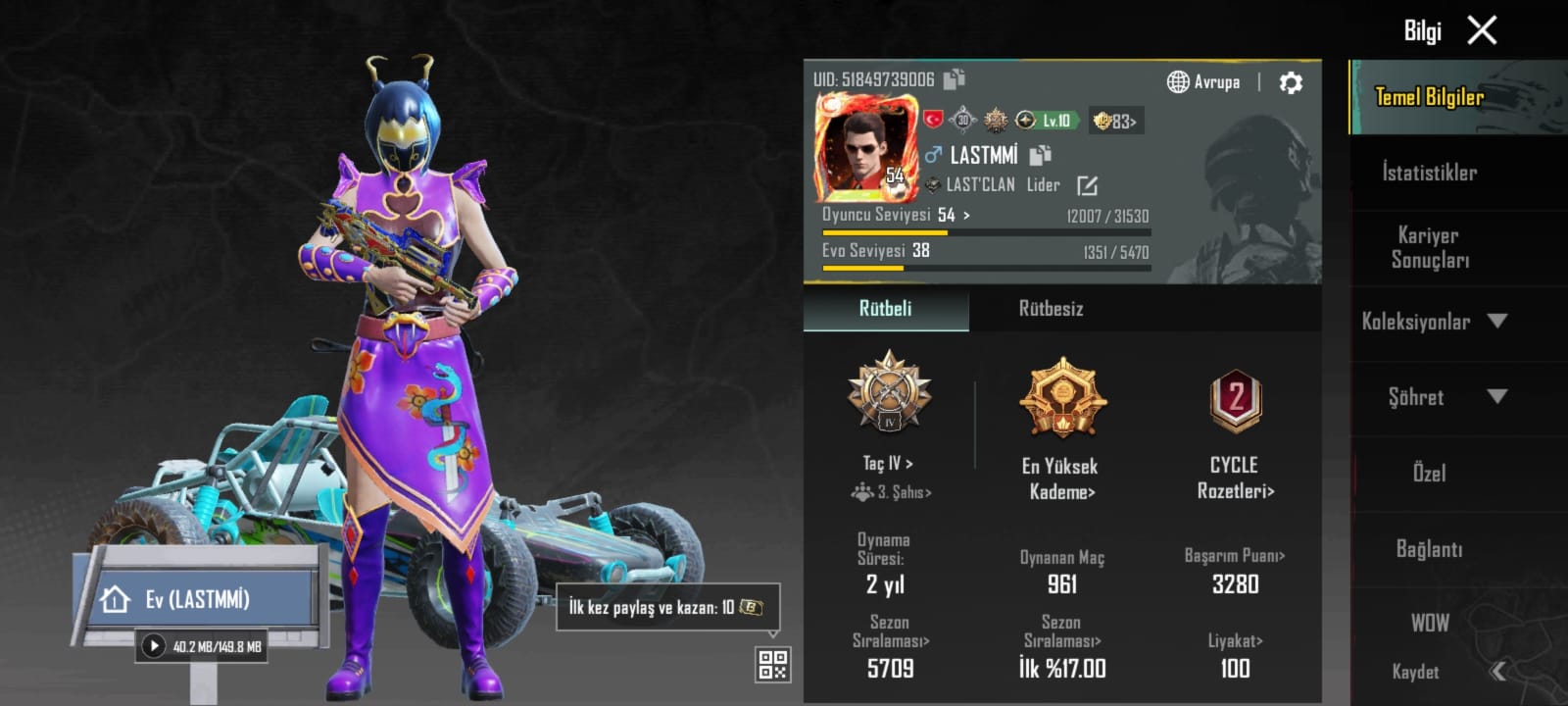Switch to the İstatistikler section
Screen dimensions: 1568x706
1429,173
